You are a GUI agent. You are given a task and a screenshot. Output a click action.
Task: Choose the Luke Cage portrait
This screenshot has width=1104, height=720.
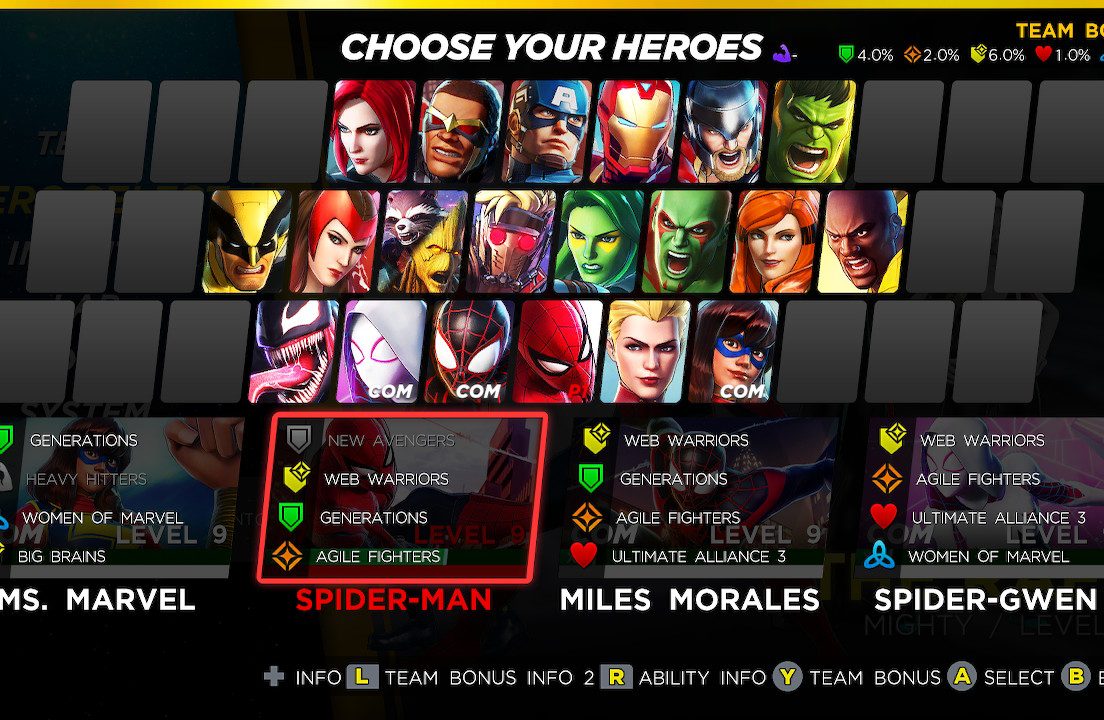862,241
